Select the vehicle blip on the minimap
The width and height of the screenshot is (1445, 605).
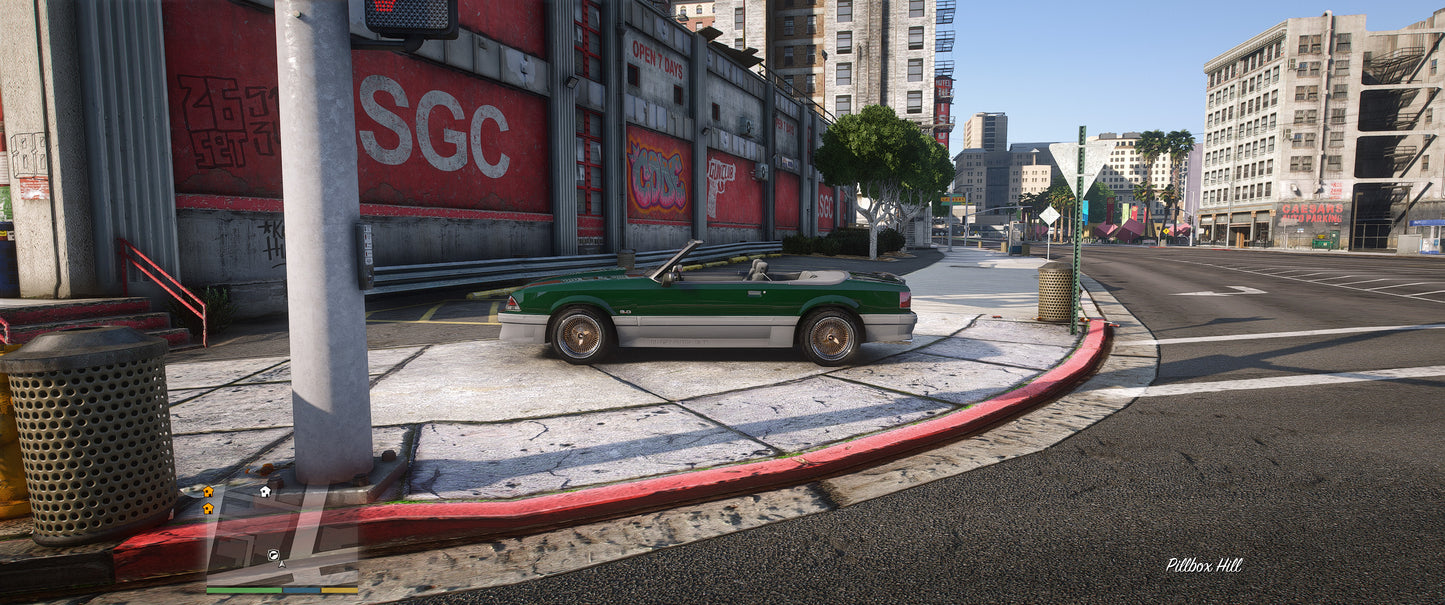[x=273, y=554]
